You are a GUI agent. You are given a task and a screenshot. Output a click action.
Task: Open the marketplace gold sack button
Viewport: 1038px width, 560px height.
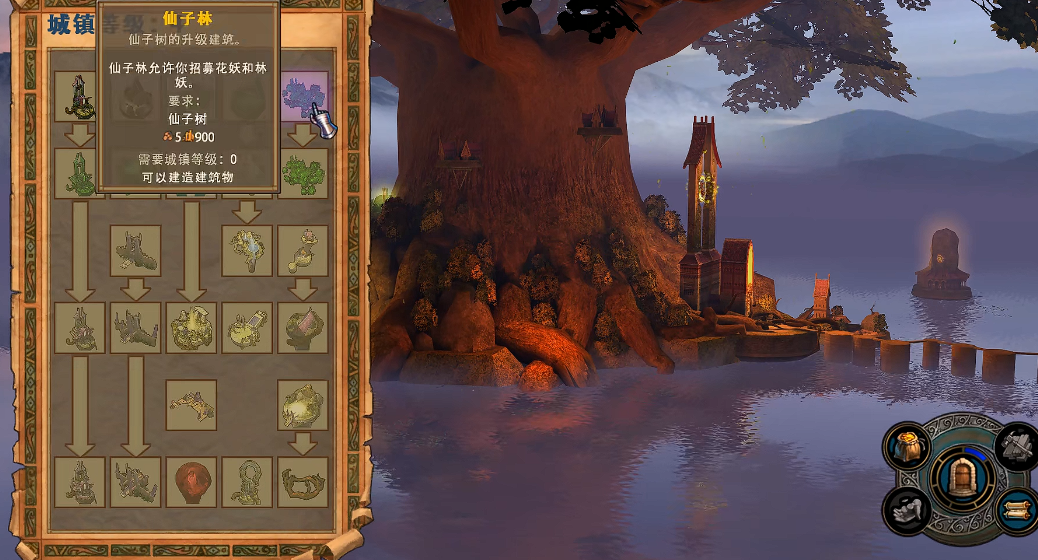point(908,446)
